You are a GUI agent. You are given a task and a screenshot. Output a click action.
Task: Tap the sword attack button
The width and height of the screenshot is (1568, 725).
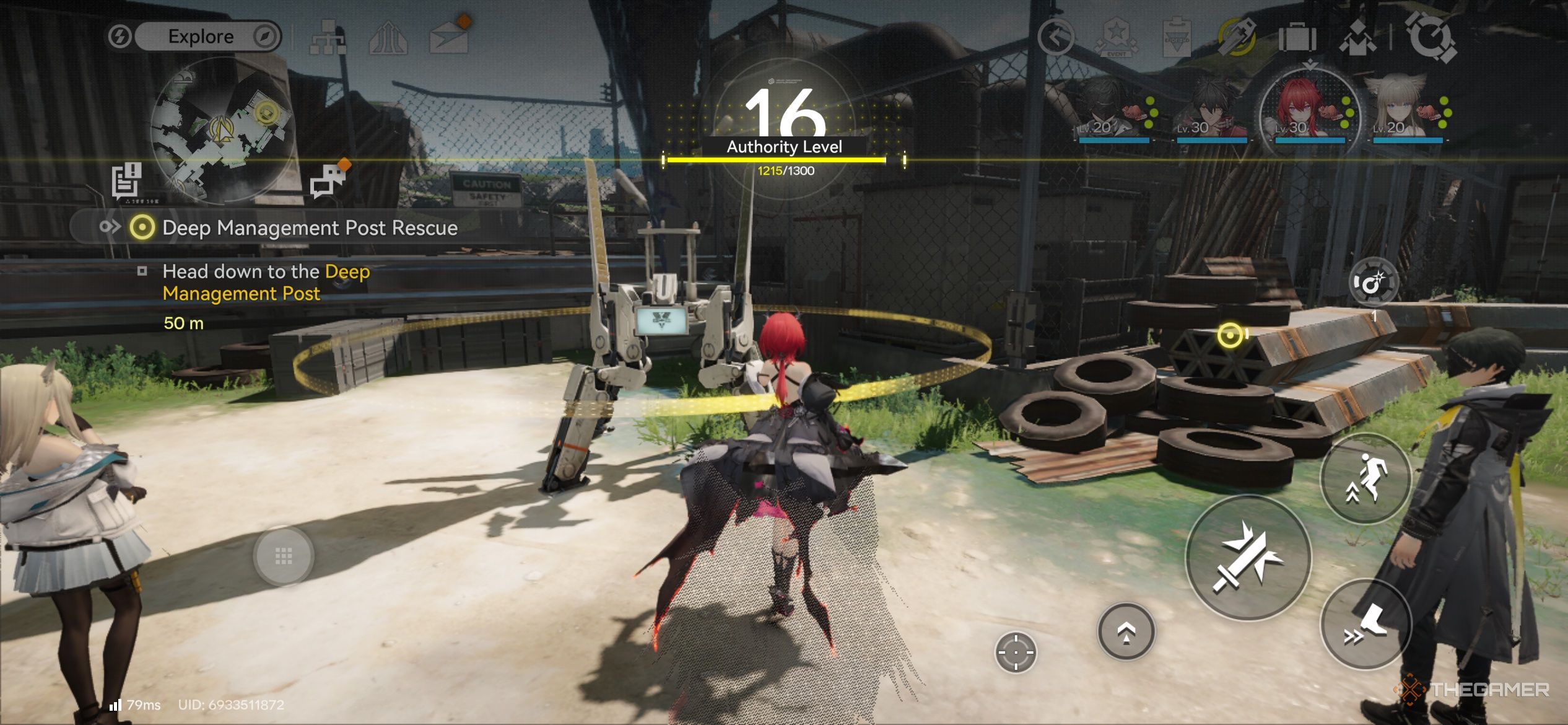1248,558
